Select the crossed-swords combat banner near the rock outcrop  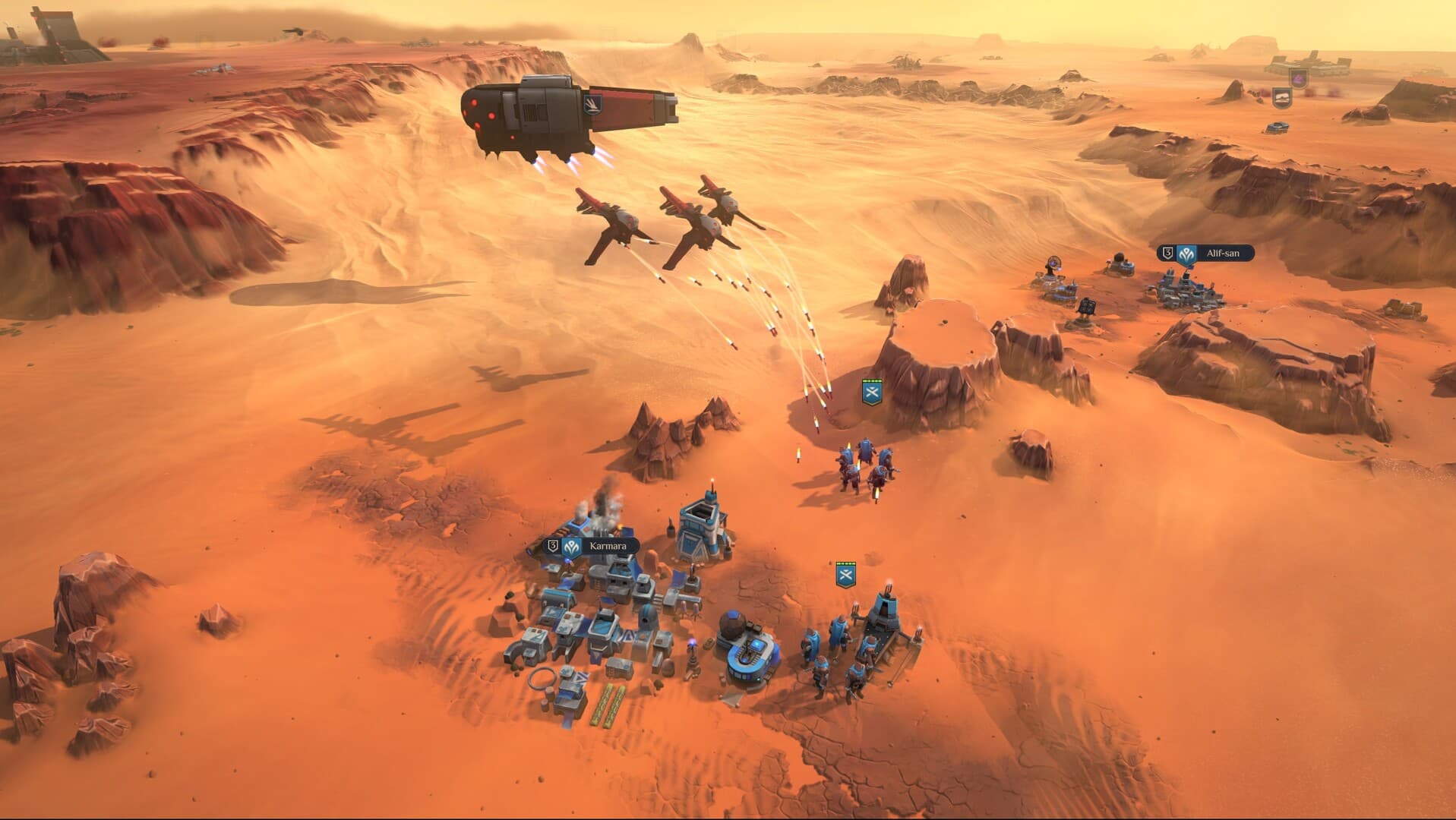(872, 393)
